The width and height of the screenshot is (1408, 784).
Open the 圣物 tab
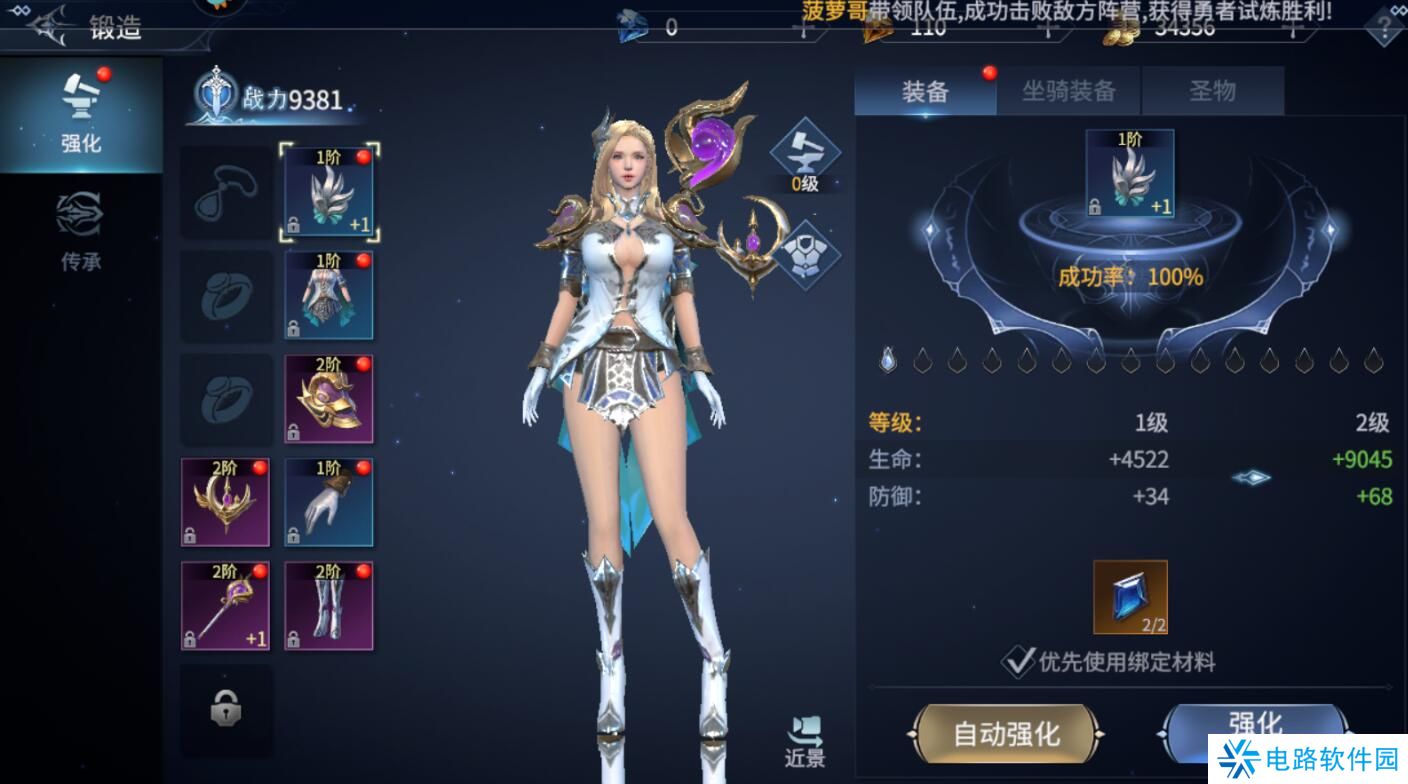tap(1213, 90)
